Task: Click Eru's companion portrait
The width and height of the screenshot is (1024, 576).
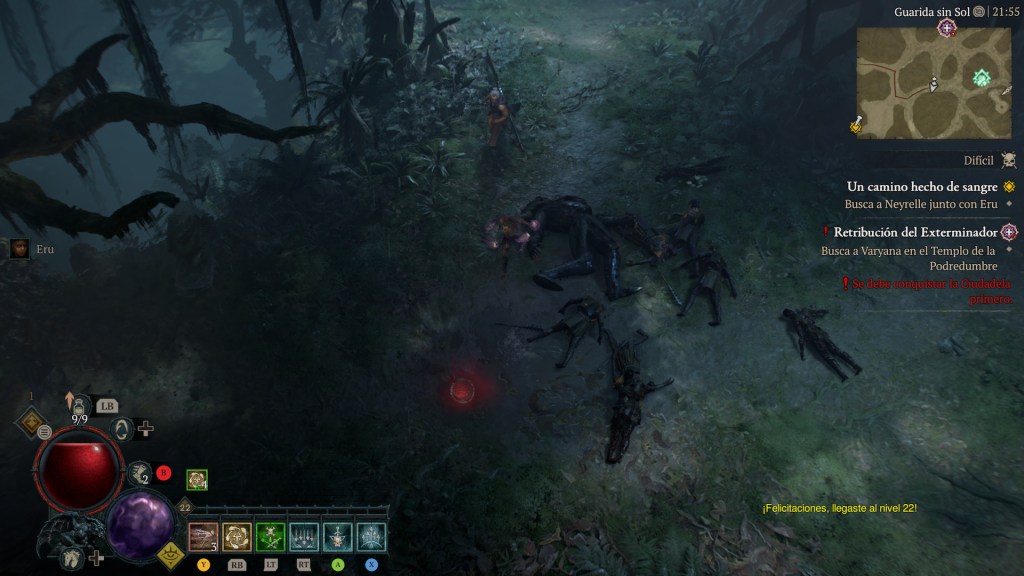Action: tap(19, 249)
